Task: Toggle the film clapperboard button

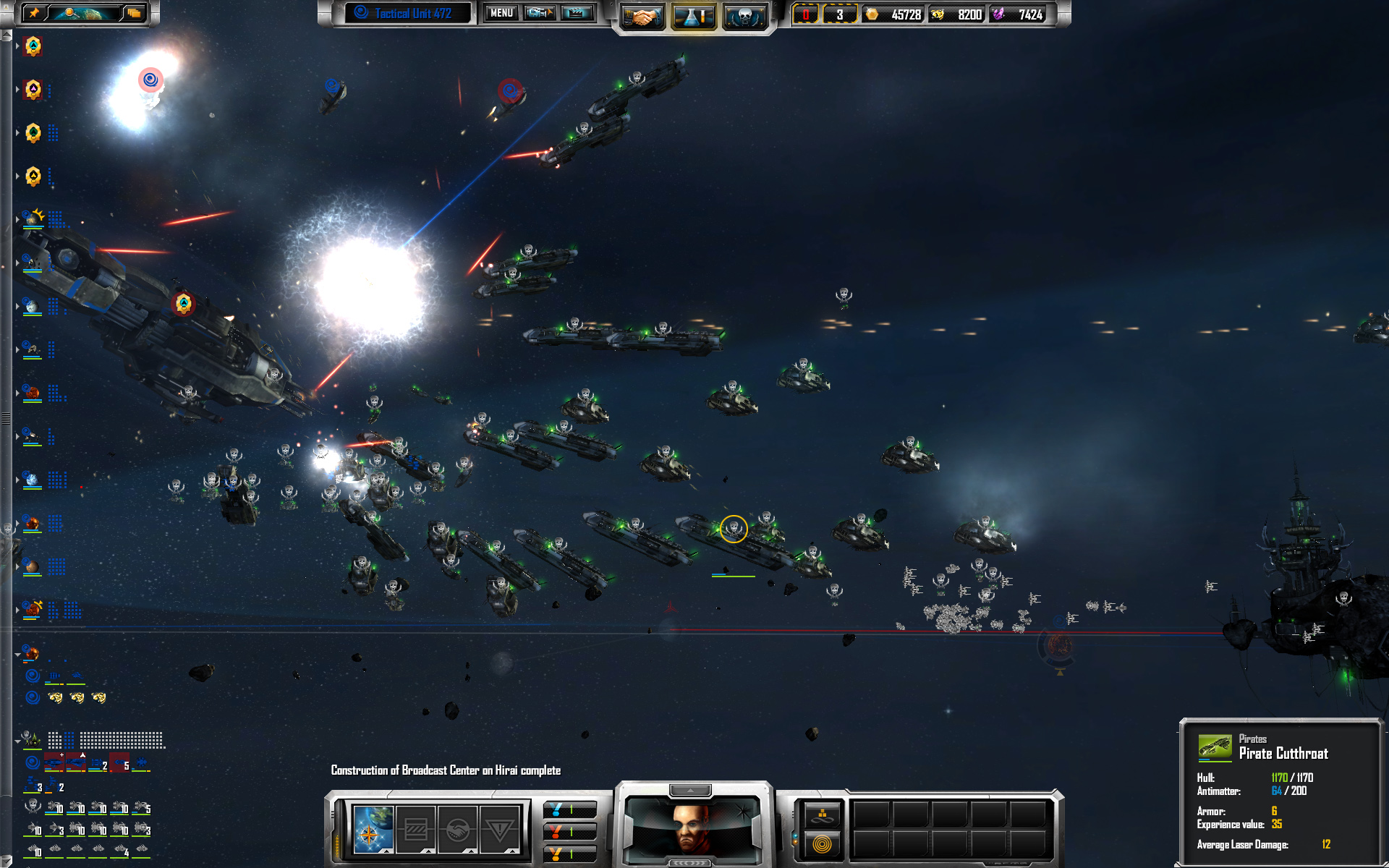Action: 577,13
